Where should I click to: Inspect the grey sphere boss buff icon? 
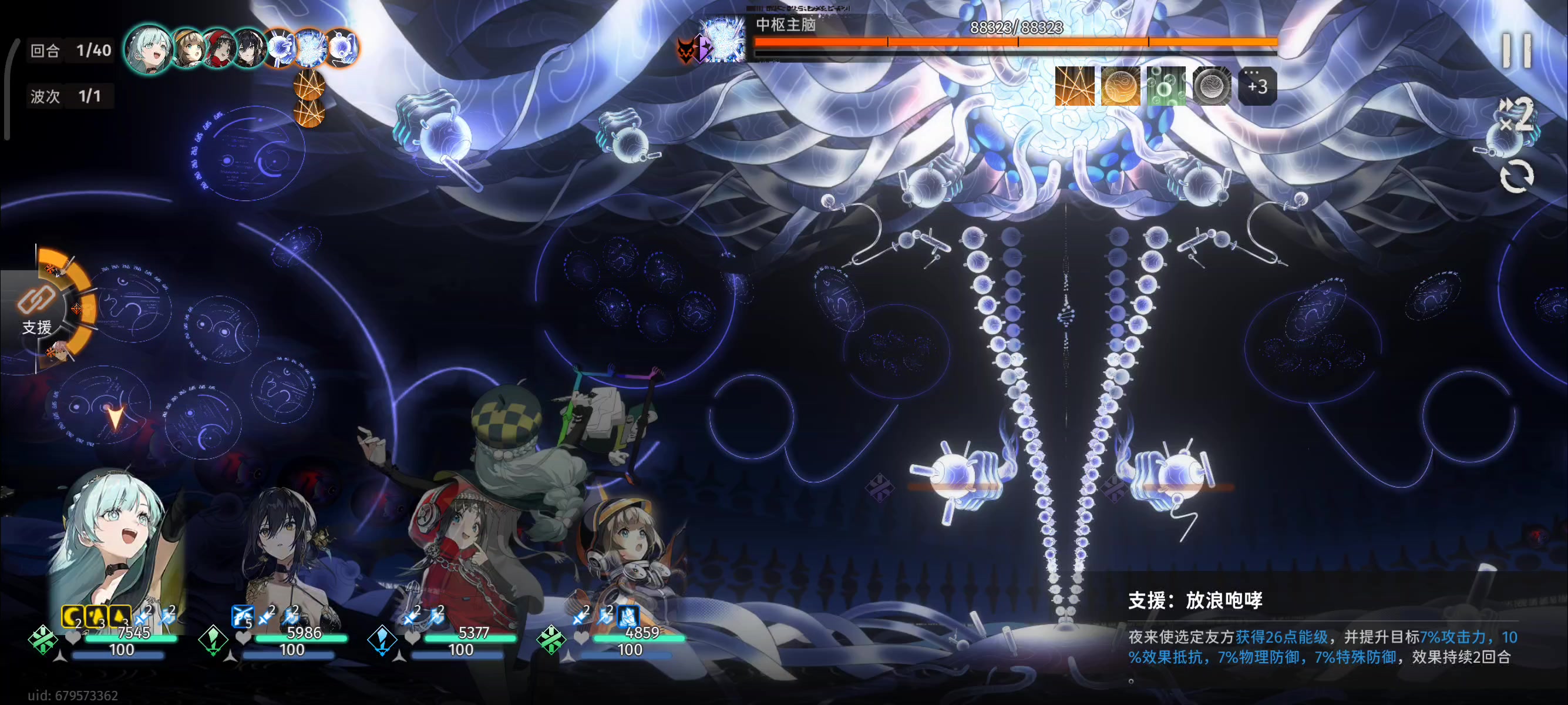pos(1212,86)
